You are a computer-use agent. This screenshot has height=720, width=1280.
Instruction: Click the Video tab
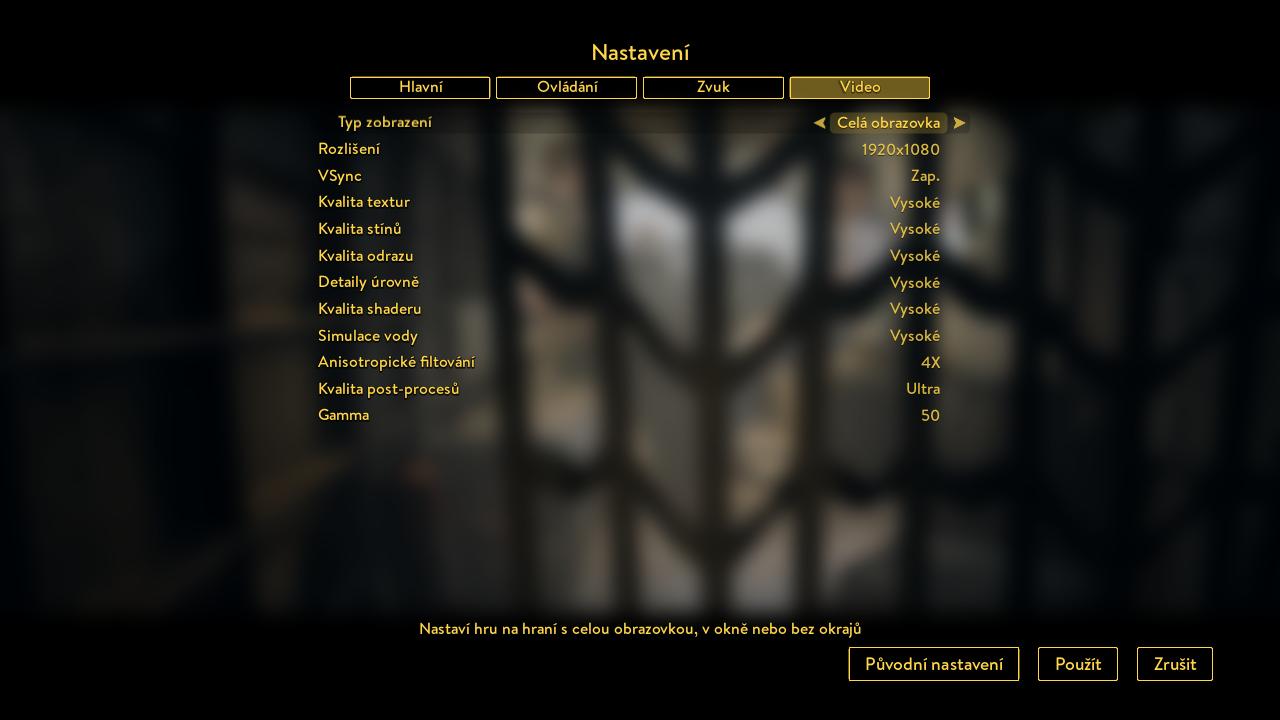[859, 88]
